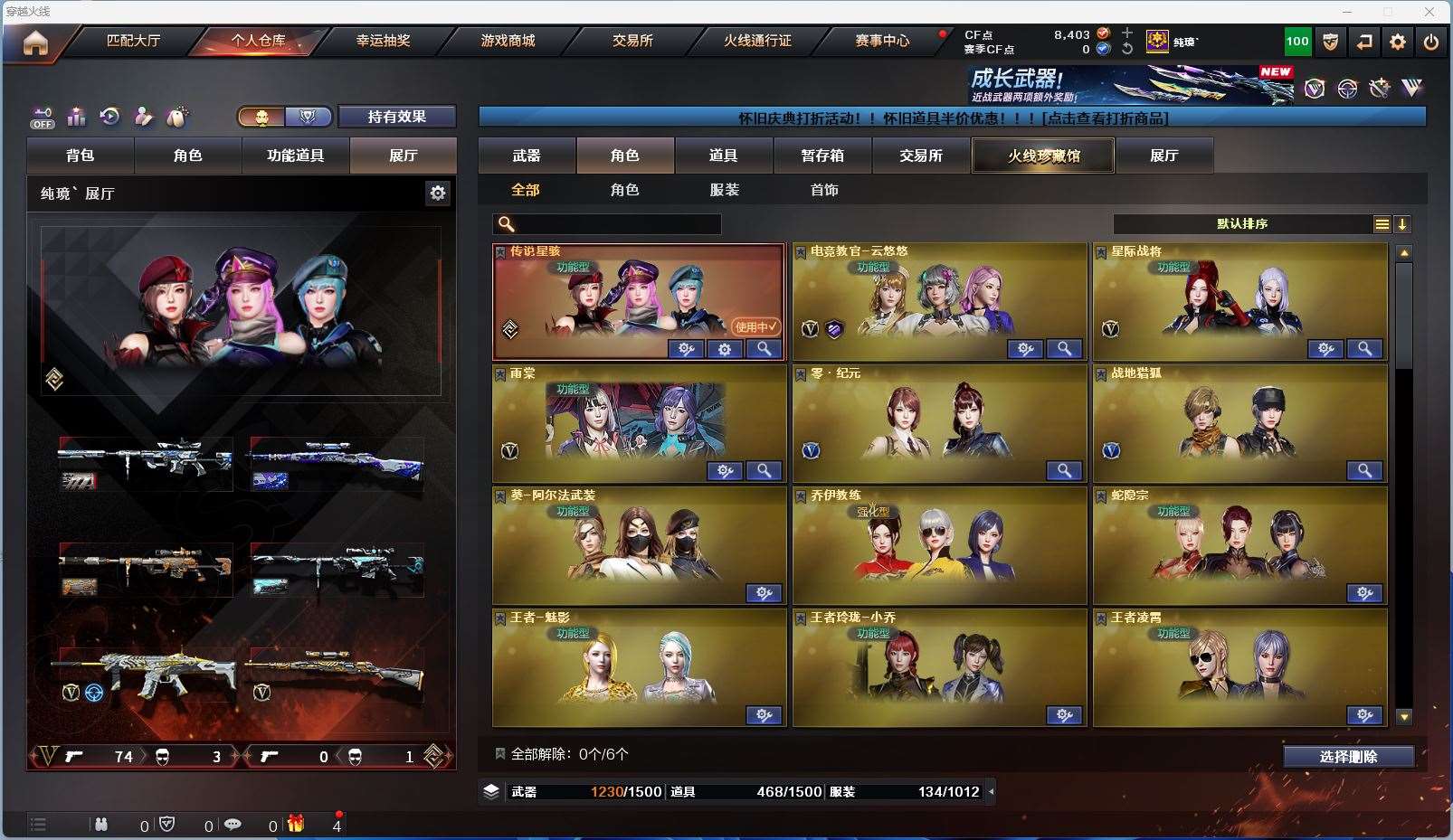Filter by 服装 category

[x=724, y=190]
